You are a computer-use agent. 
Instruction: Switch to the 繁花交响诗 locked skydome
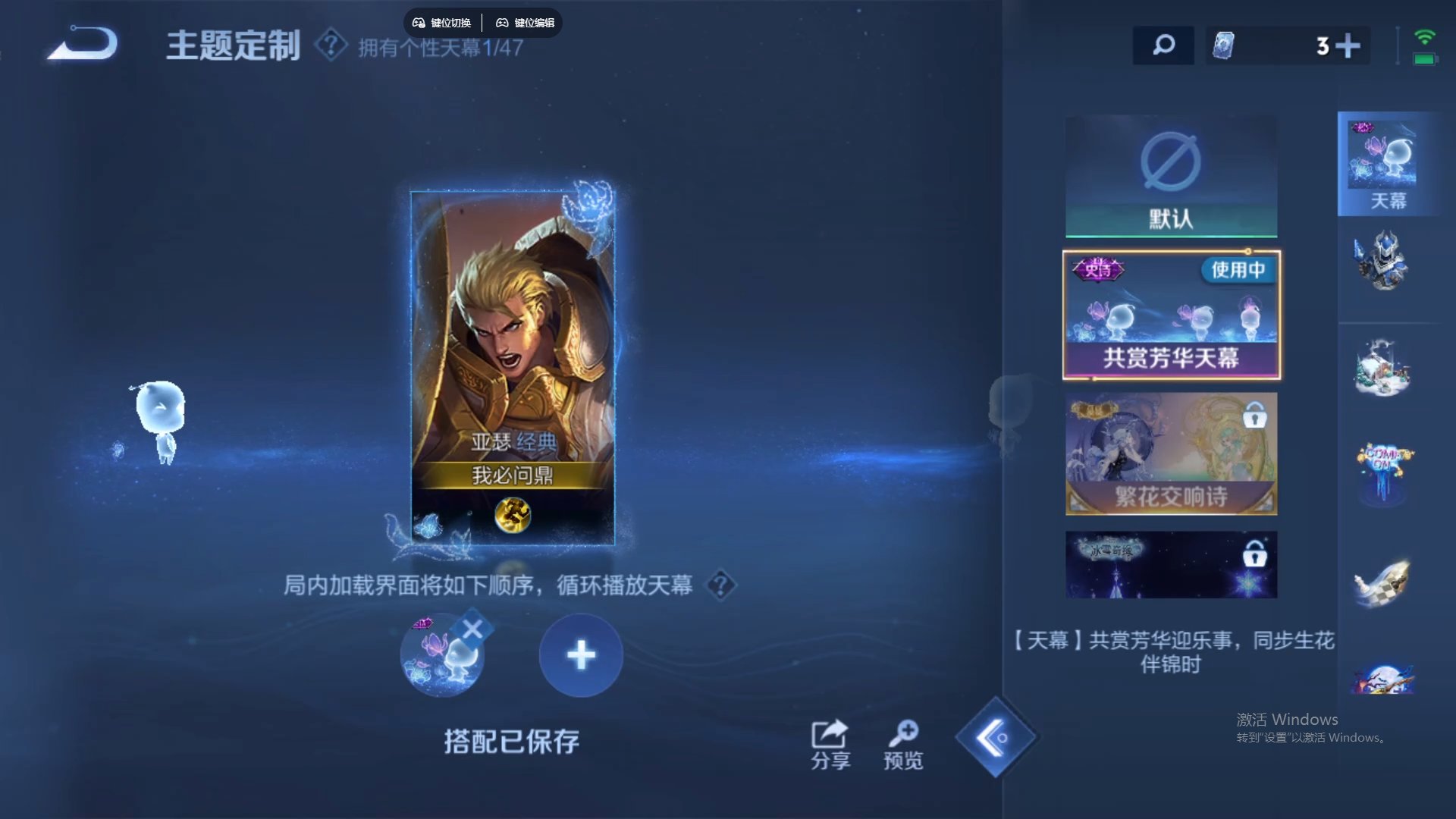pos(1170,453)
